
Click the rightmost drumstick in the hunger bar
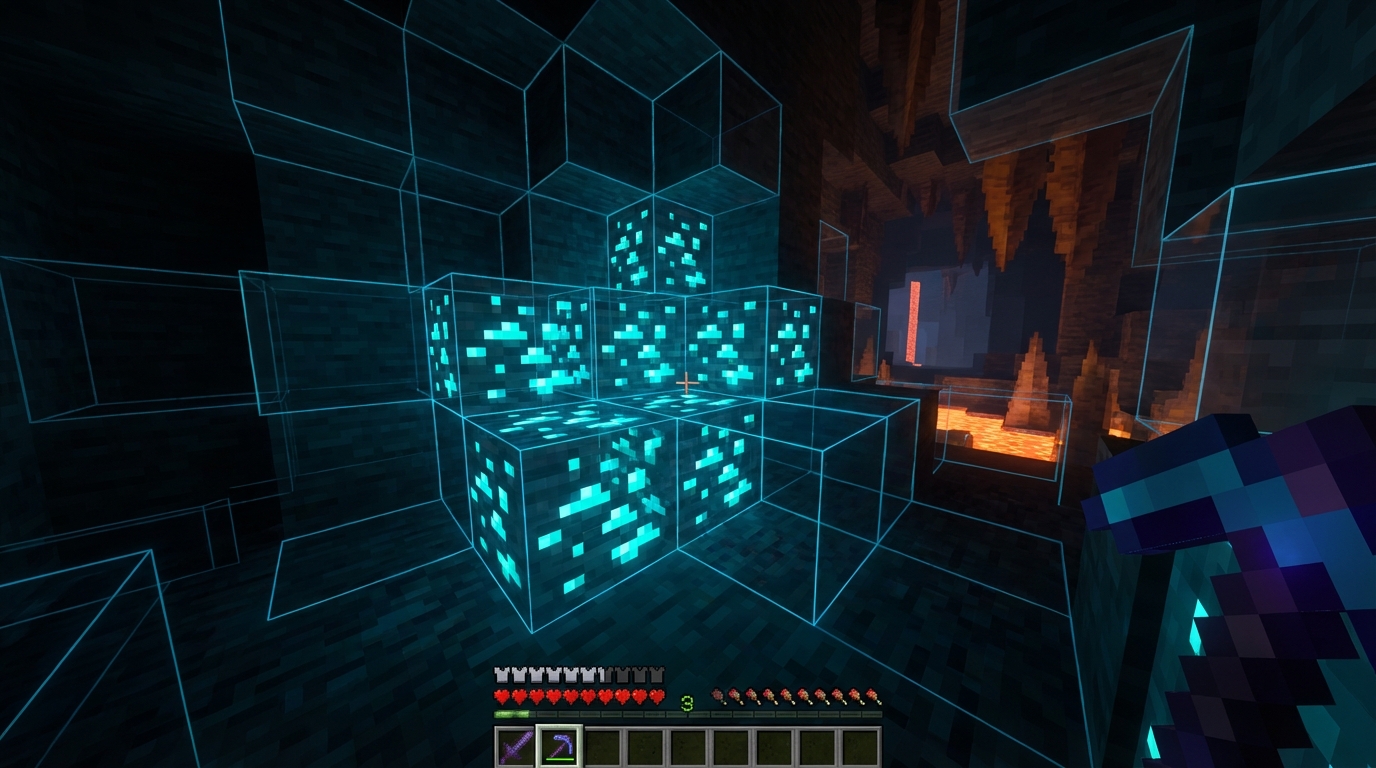(x=873, y=696)
